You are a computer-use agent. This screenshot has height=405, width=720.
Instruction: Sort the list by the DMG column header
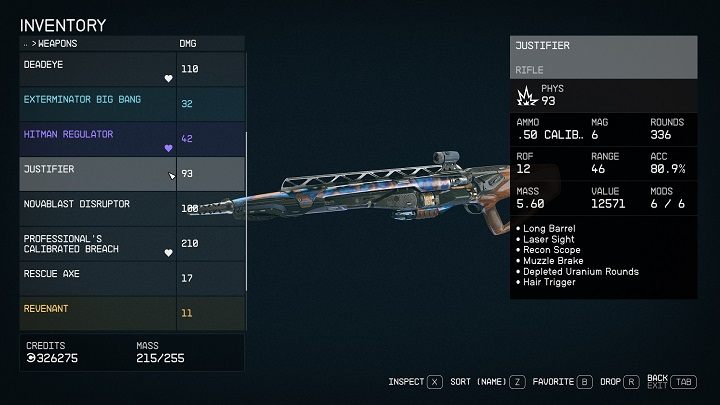point(188,44)
